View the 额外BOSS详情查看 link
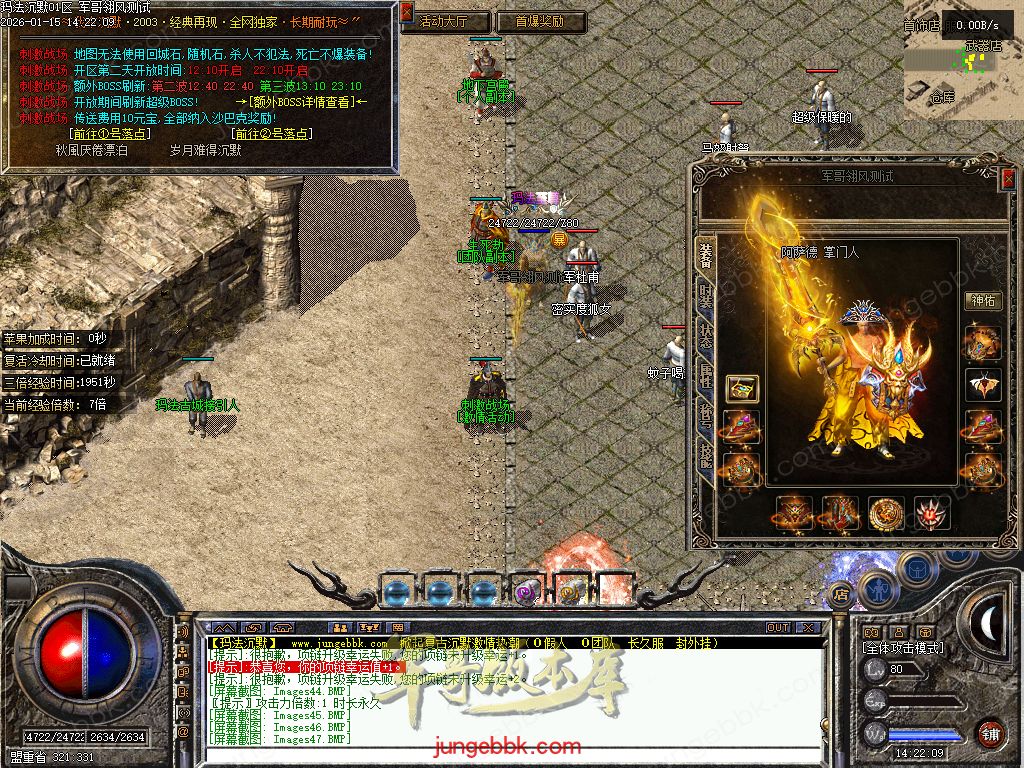 (300, 102)
